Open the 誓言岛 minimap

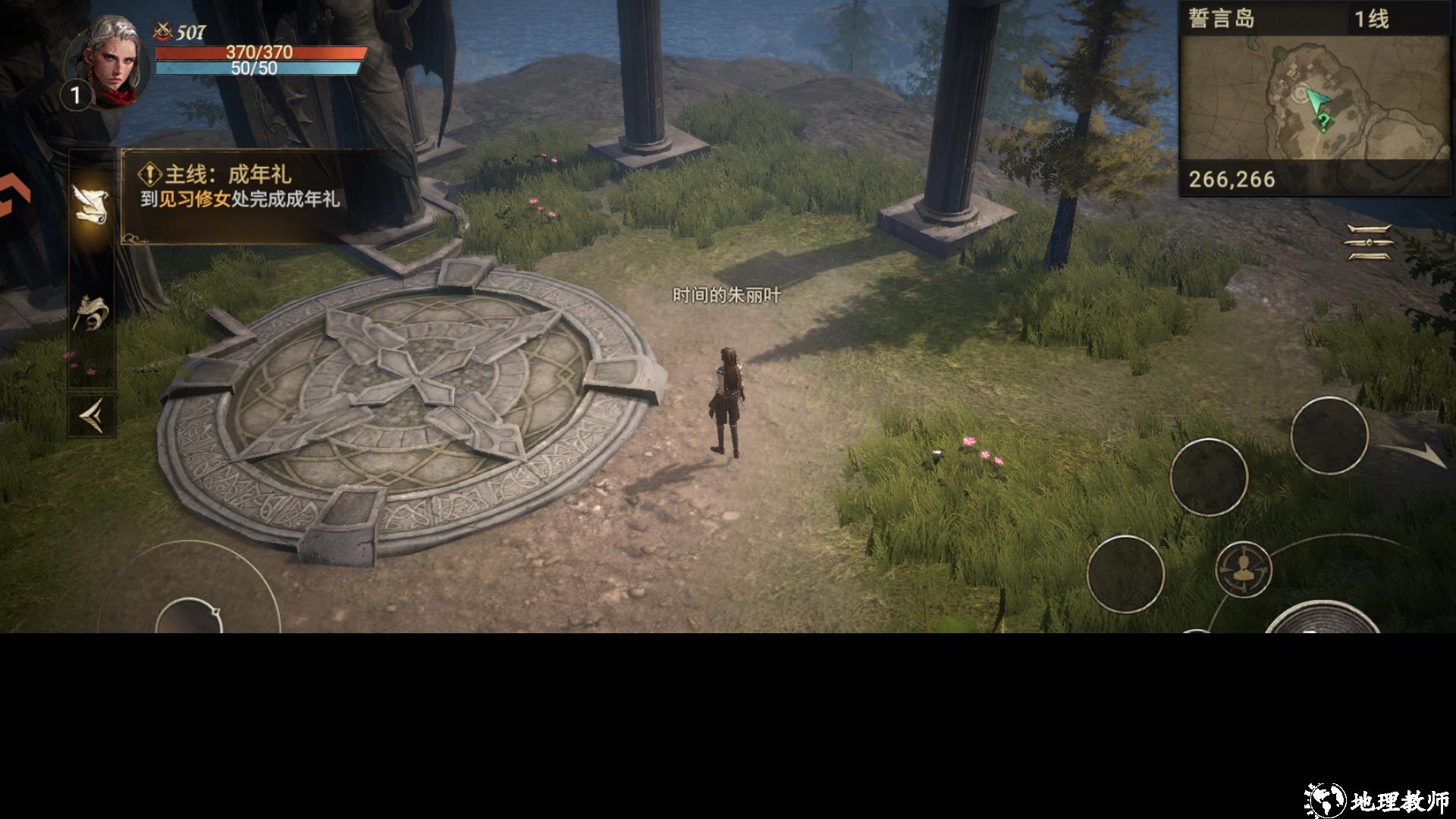(1315, 99)
